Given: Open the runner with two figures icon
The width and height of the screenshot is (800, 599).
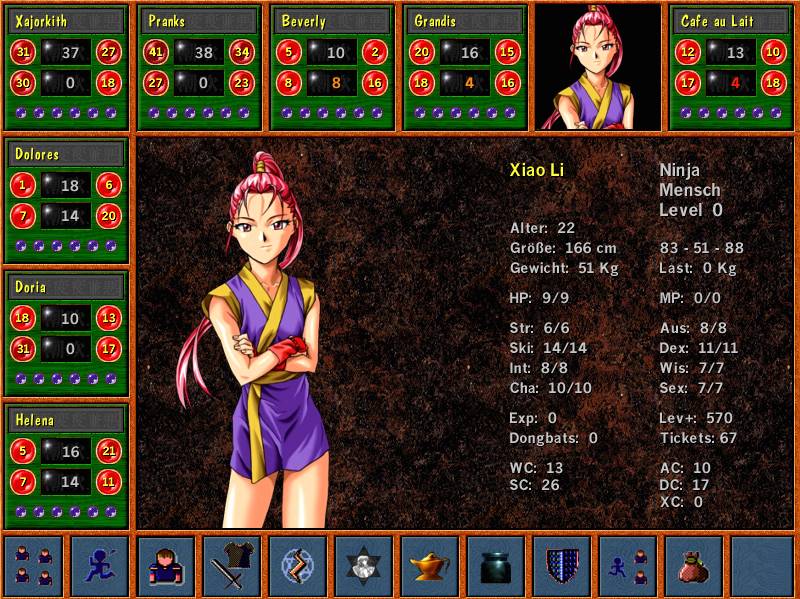Looking at the screenshot, I should pyautogui.click(x=628, y=565).
